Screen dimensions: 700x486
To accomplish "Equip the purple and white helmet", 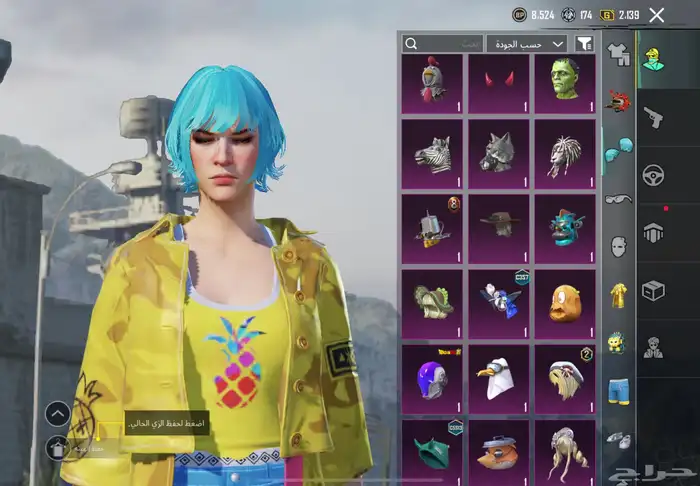I will tap(431, 375).
